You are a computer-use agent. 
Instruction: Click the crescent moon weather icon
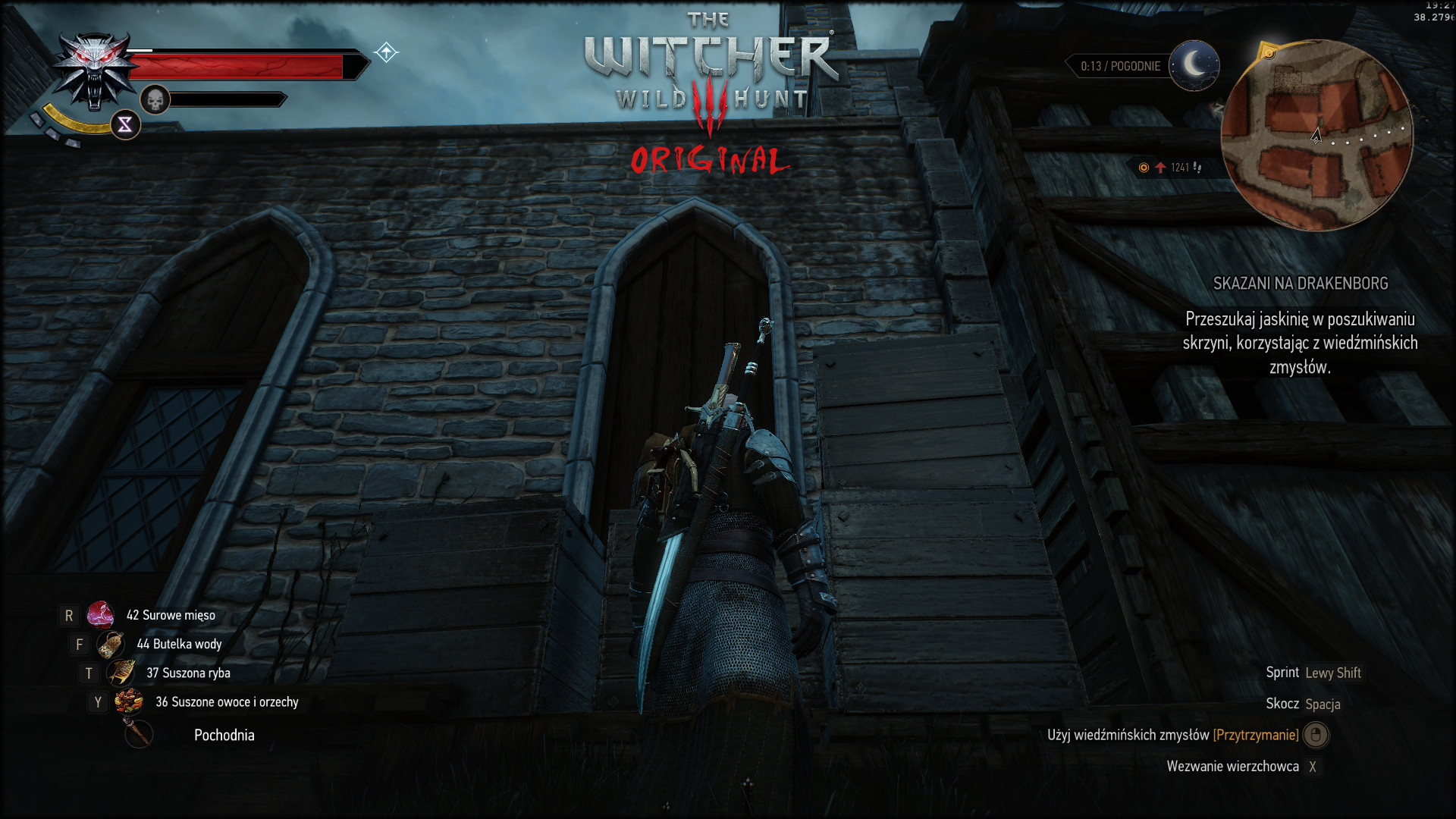coord(1194,66)
